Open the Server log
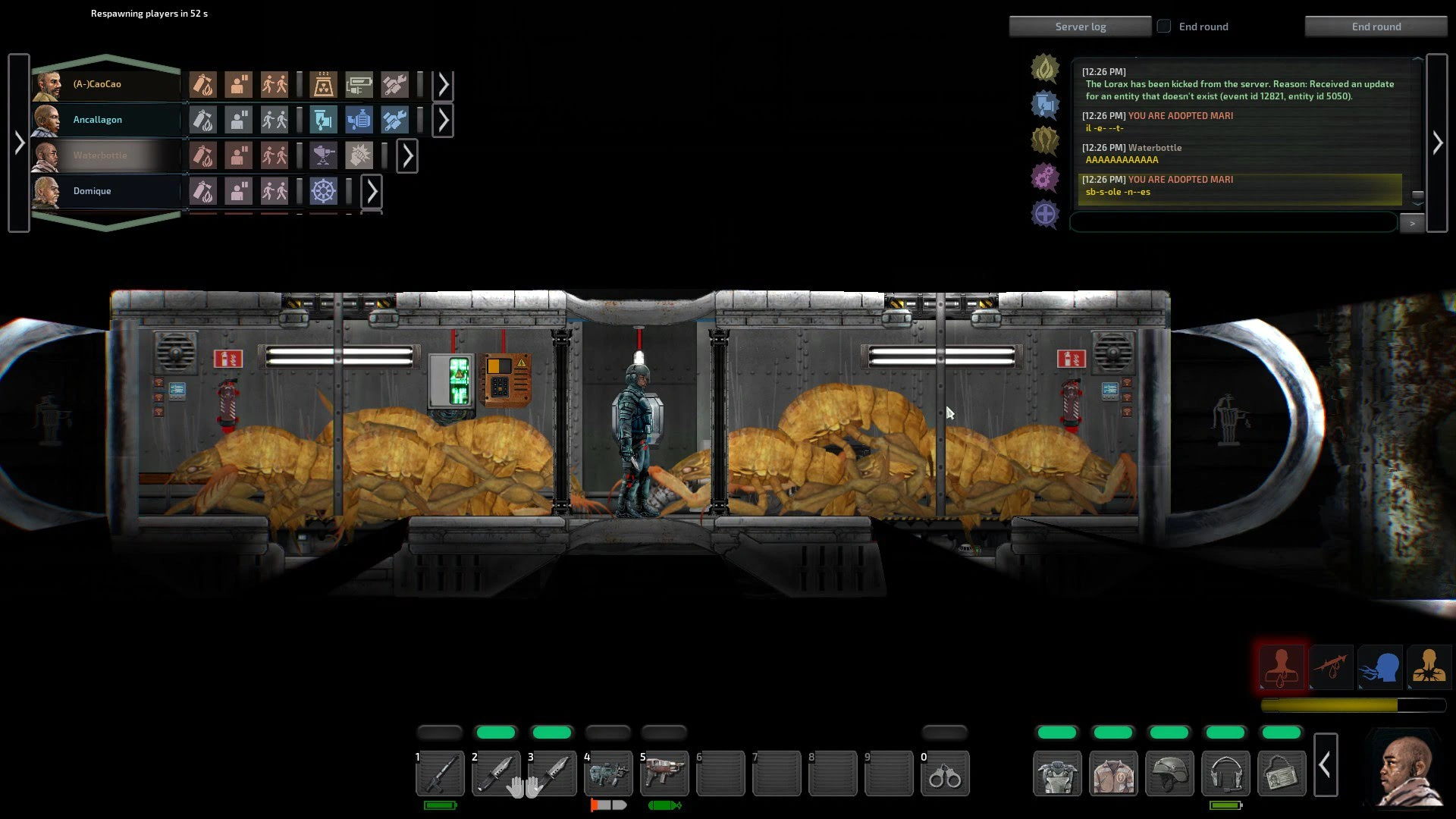The image size is (1456, 819). (1080, 27)
